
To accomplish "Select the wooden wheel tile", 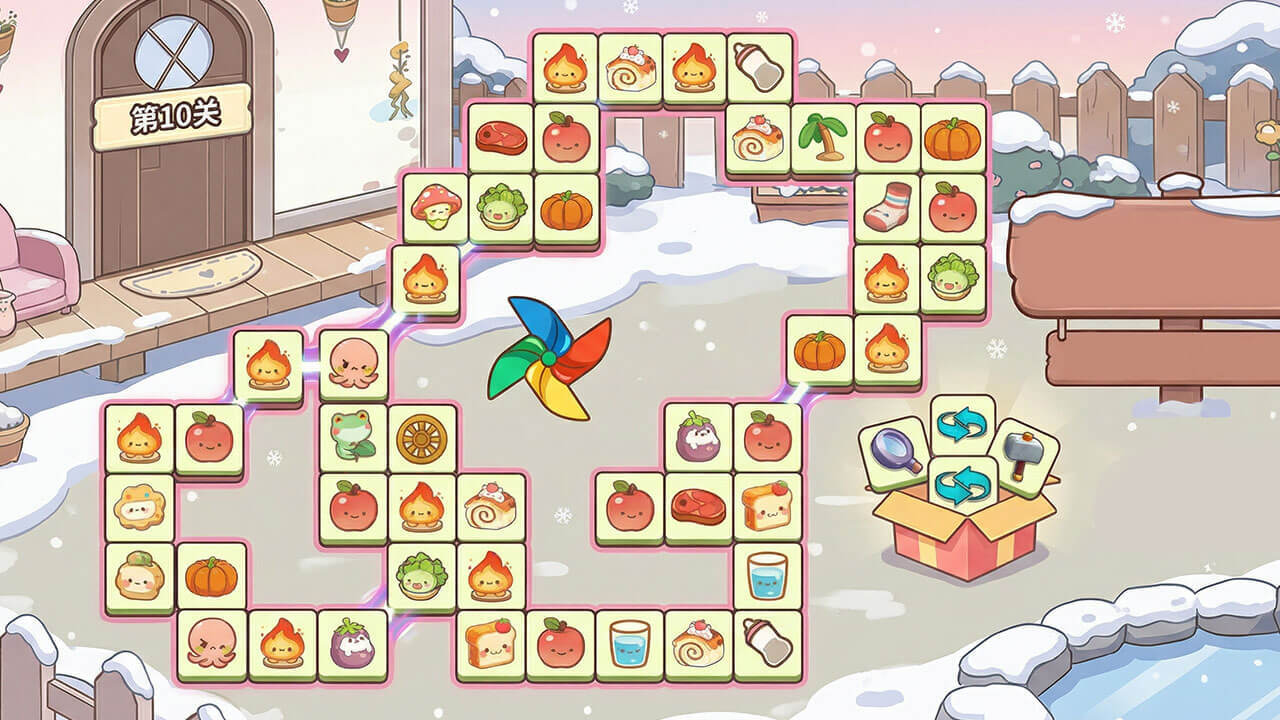I will click(422, 437).
